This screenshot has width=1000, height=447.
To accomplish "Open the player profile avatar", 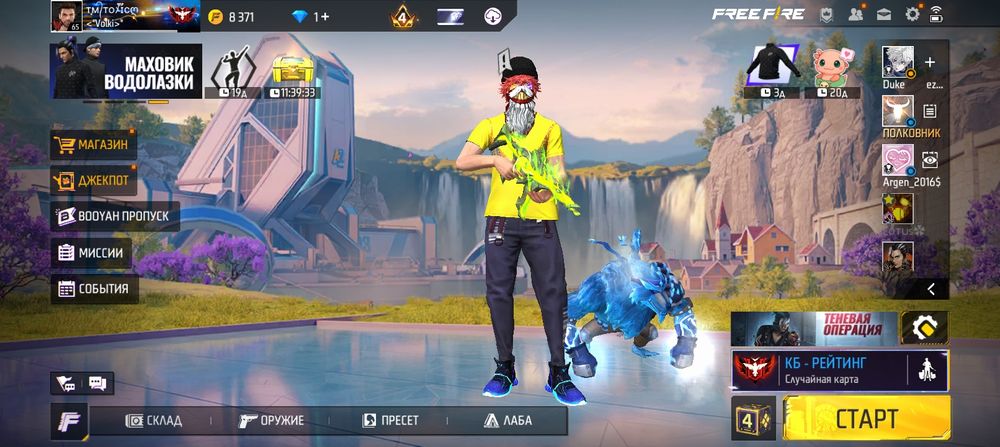I will pos(66,16).
